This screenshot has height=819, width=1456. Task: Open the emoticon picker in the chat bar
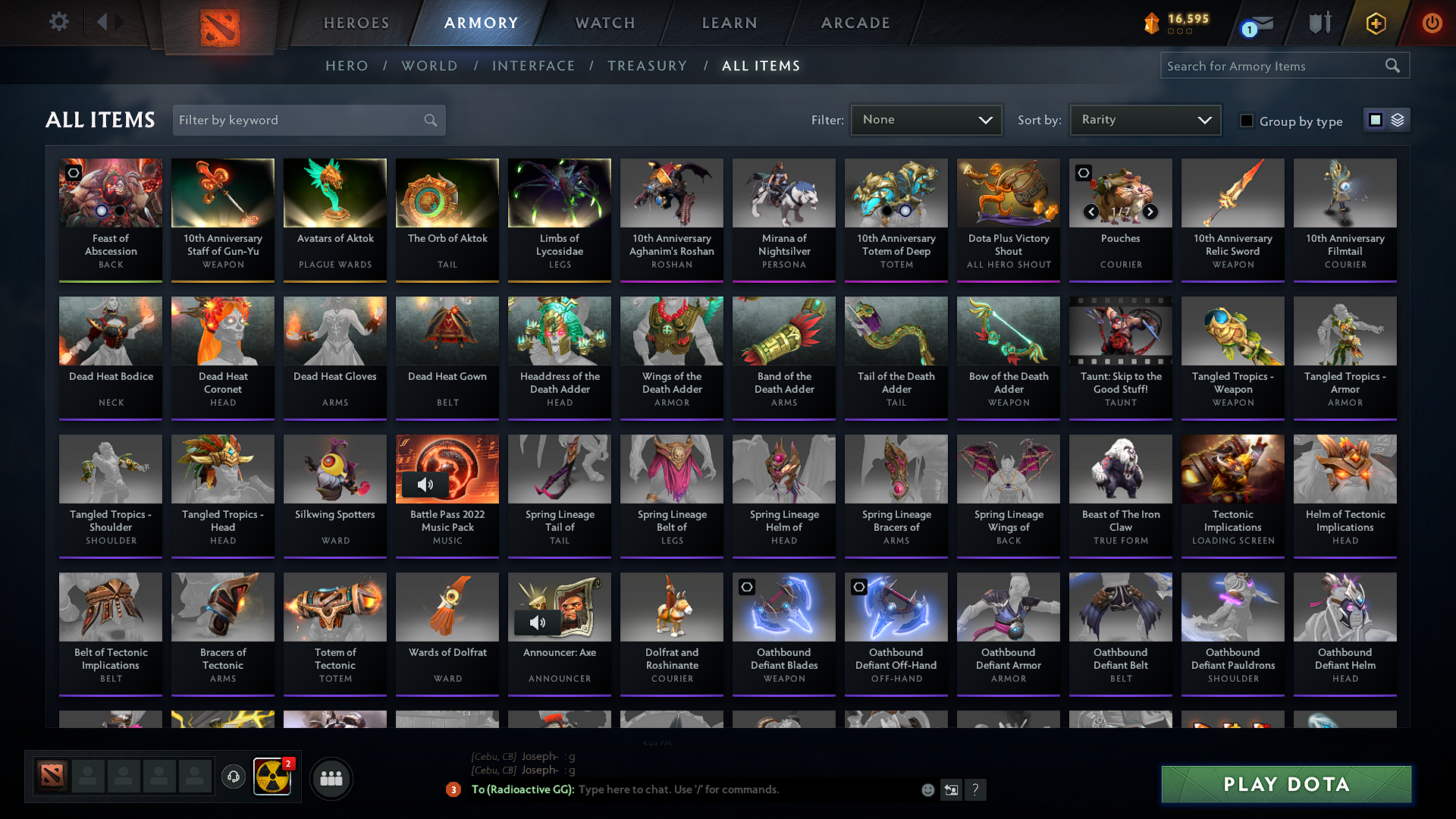point(927,789)
